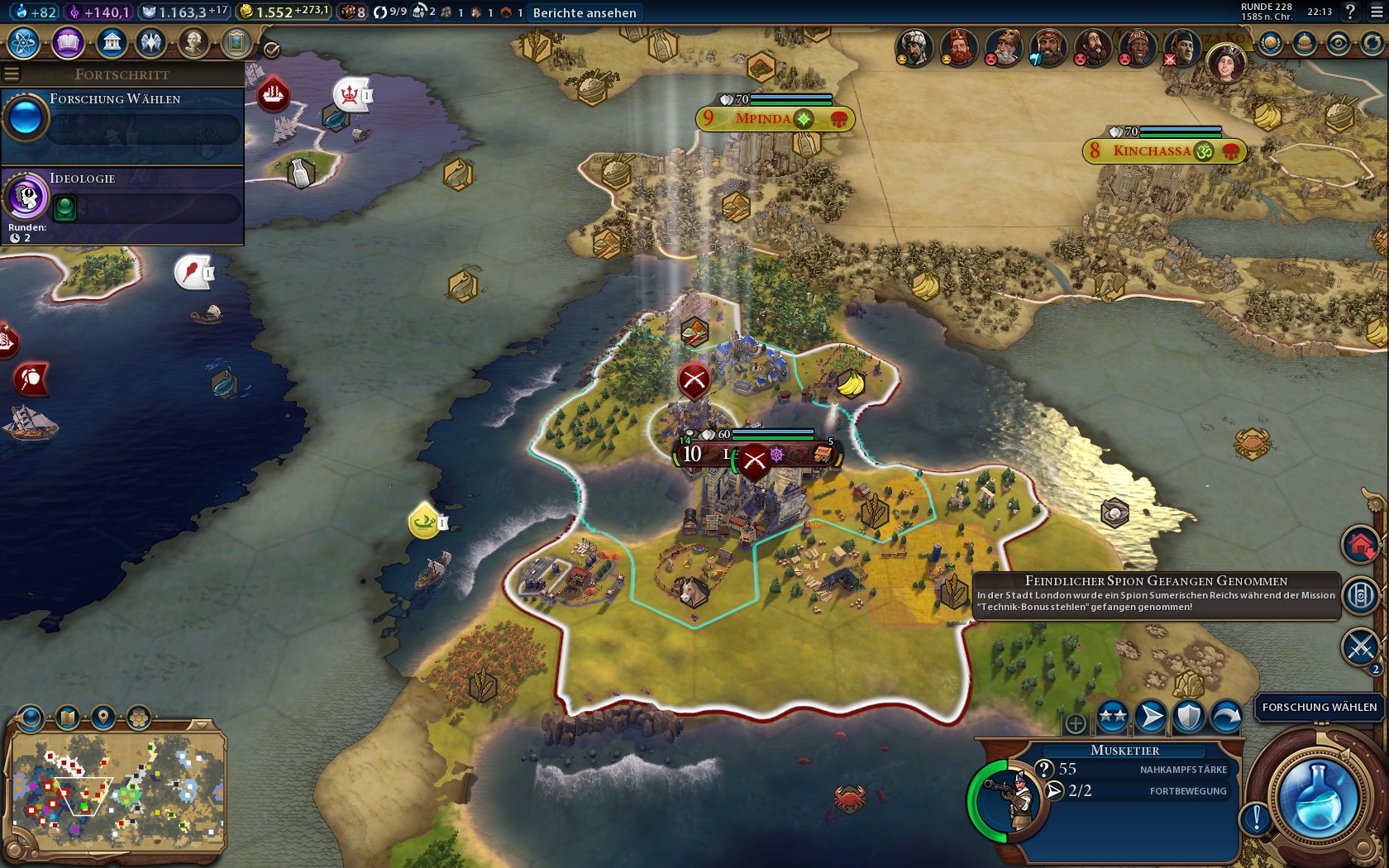Open the captured spy notification icon

click(x=1360, y=595)
